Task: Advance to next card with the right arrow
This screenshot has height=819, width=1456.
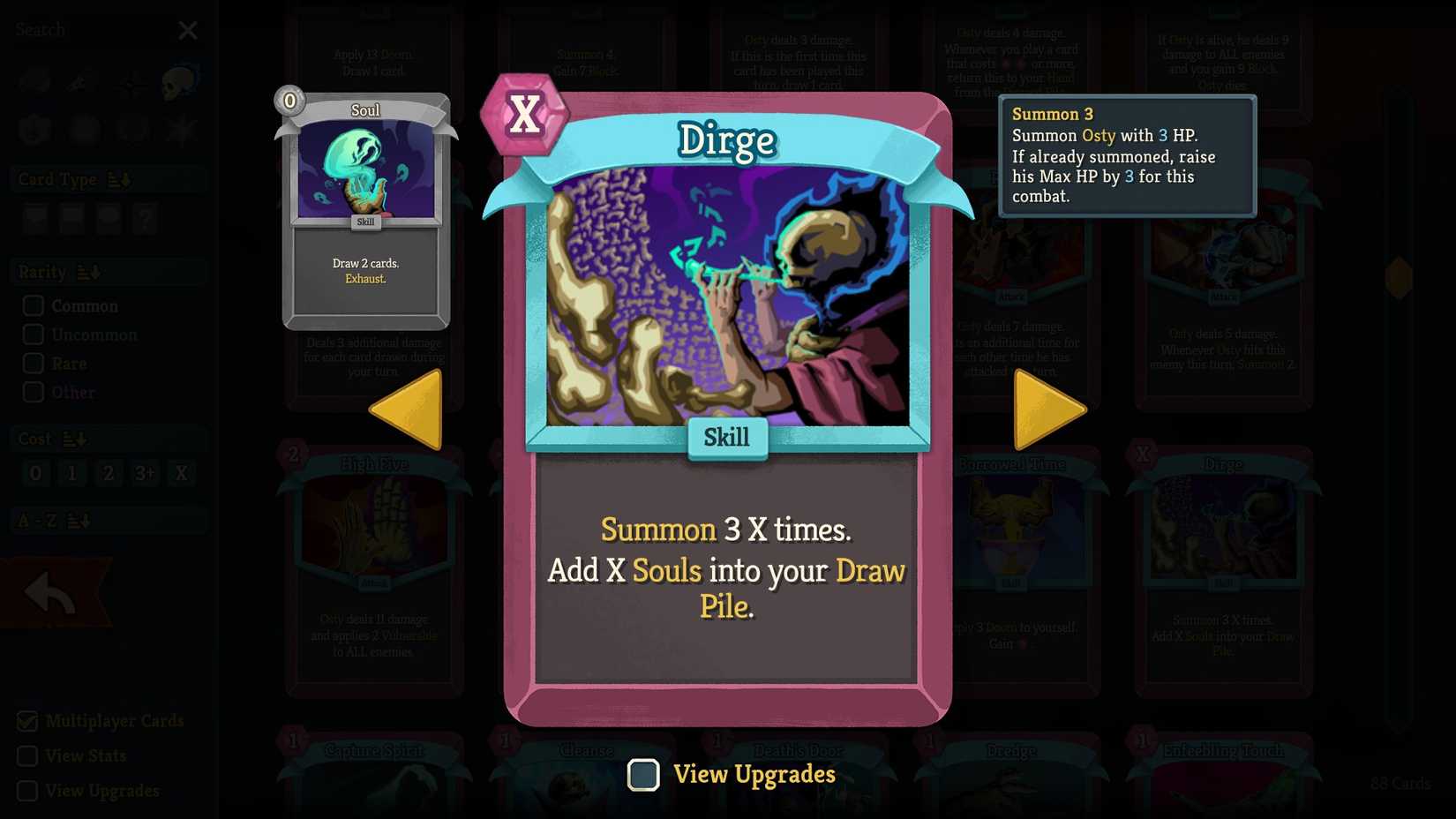Action: [1048, 409]
